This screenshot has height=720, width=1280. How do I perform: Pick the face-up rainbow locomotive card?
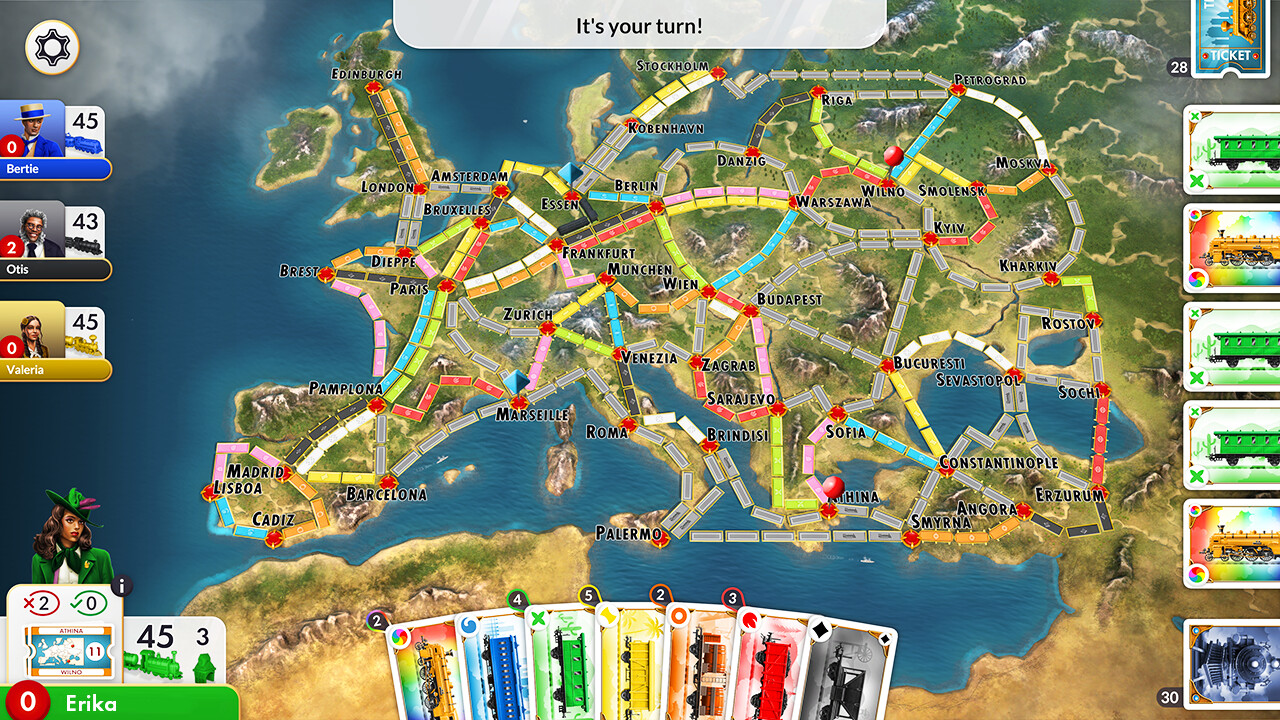pos(1233,250)
